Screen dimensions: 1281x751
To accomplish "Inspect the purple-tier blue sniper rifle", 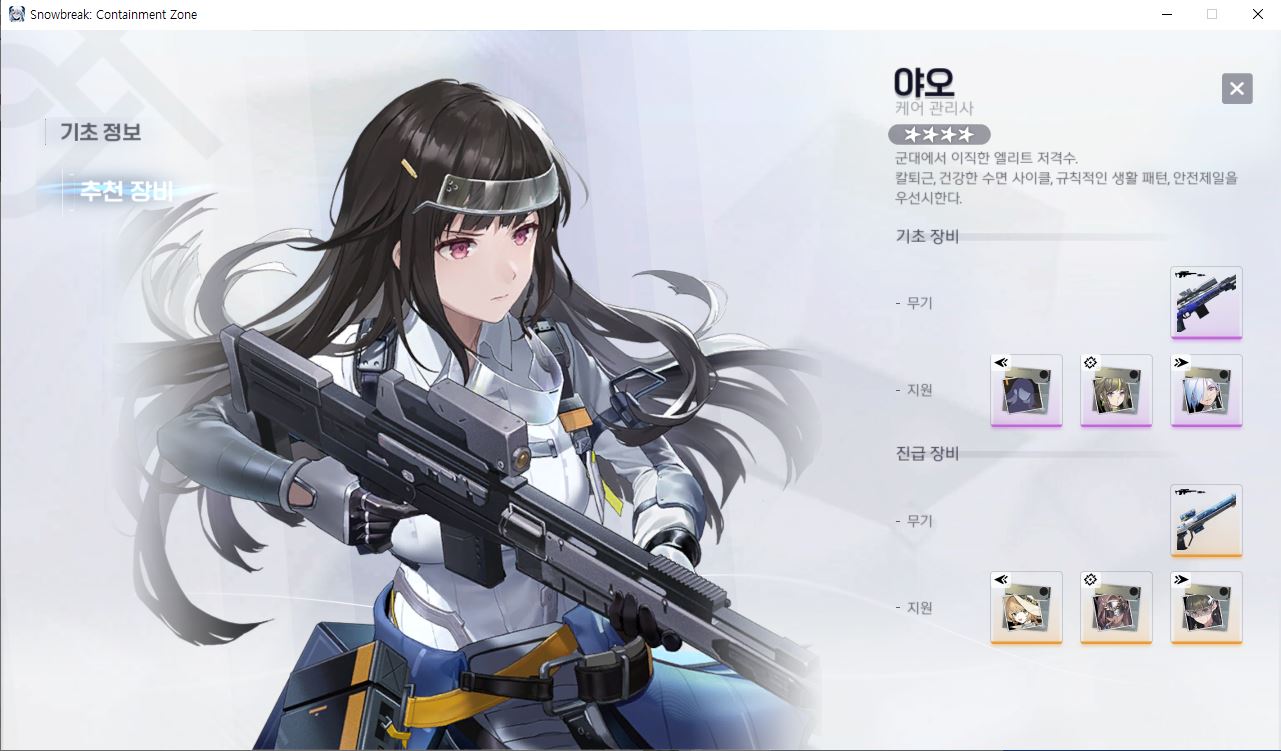I will (x=1206, y=302).
